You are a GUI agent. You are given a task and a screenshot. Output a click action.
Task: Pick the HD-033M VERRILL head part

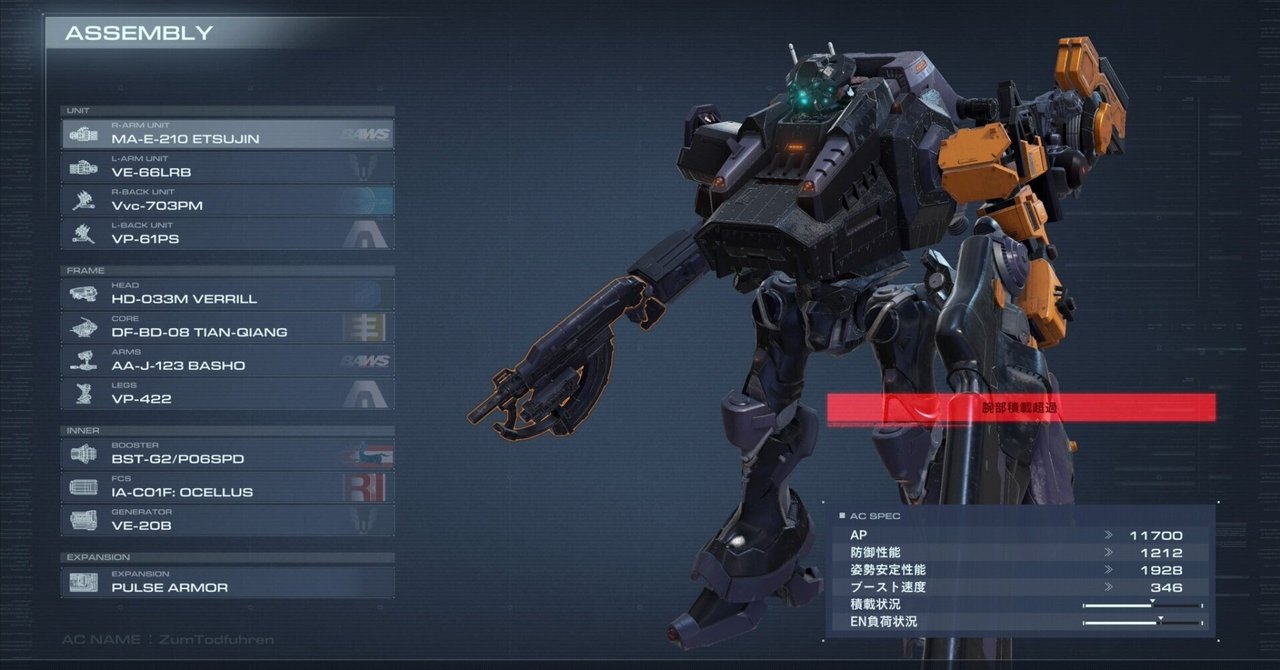pos(228,294)
